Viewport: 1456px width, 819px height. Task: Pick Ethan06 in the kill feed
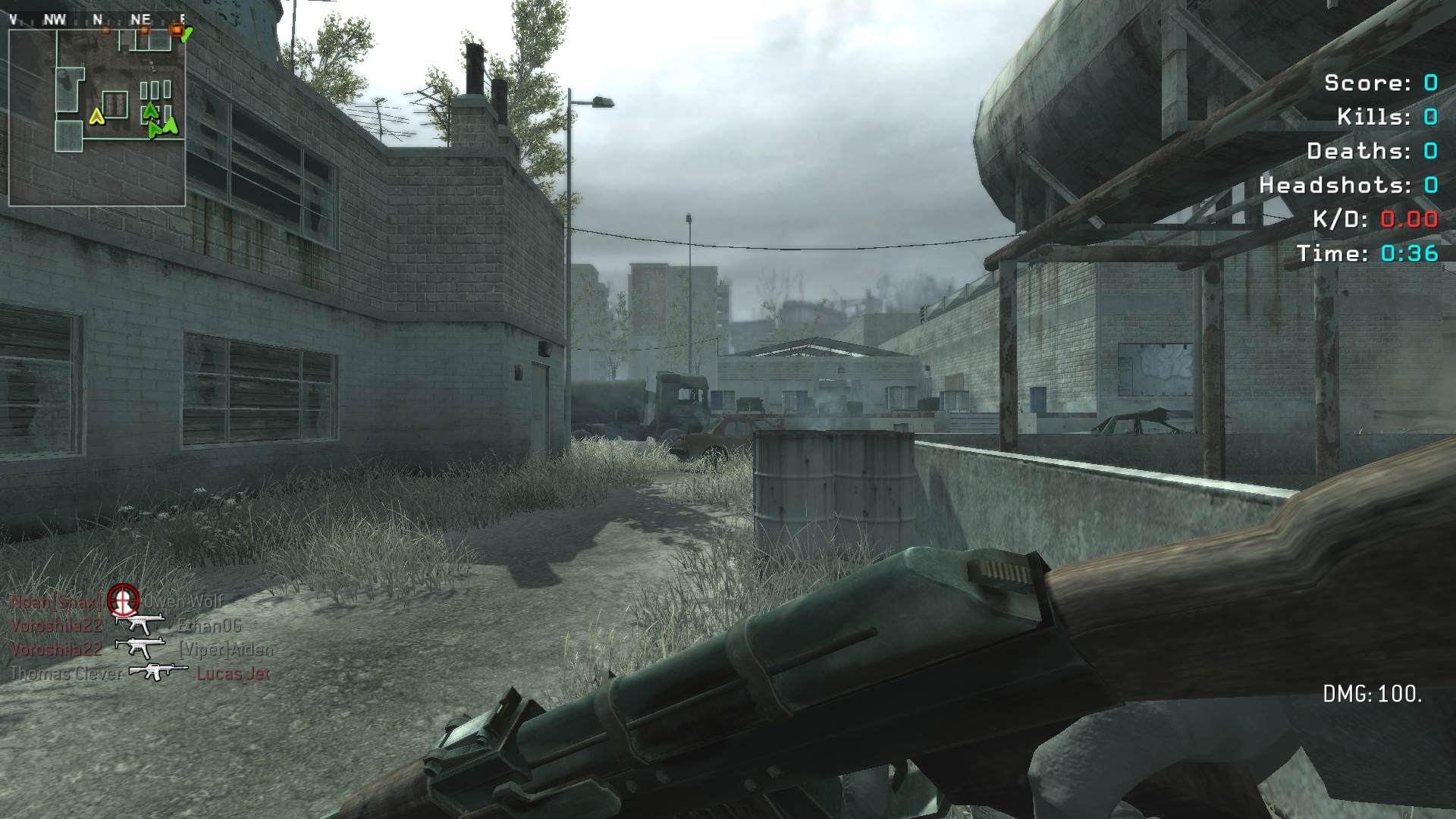pyautogui.click(x=210, y=626)
